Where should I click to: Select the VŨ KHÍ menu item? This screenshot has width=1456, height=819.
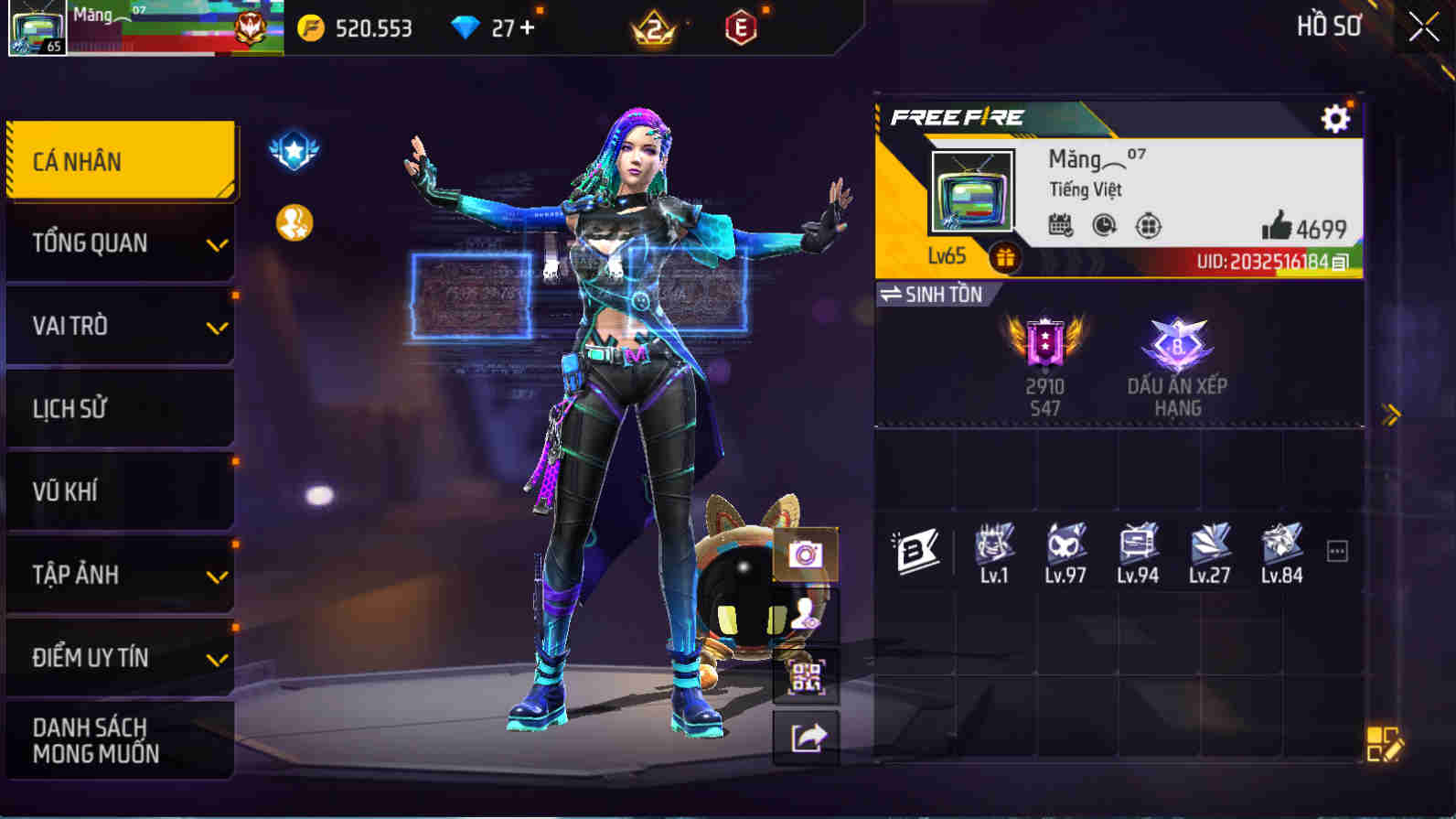pos(119,492)
